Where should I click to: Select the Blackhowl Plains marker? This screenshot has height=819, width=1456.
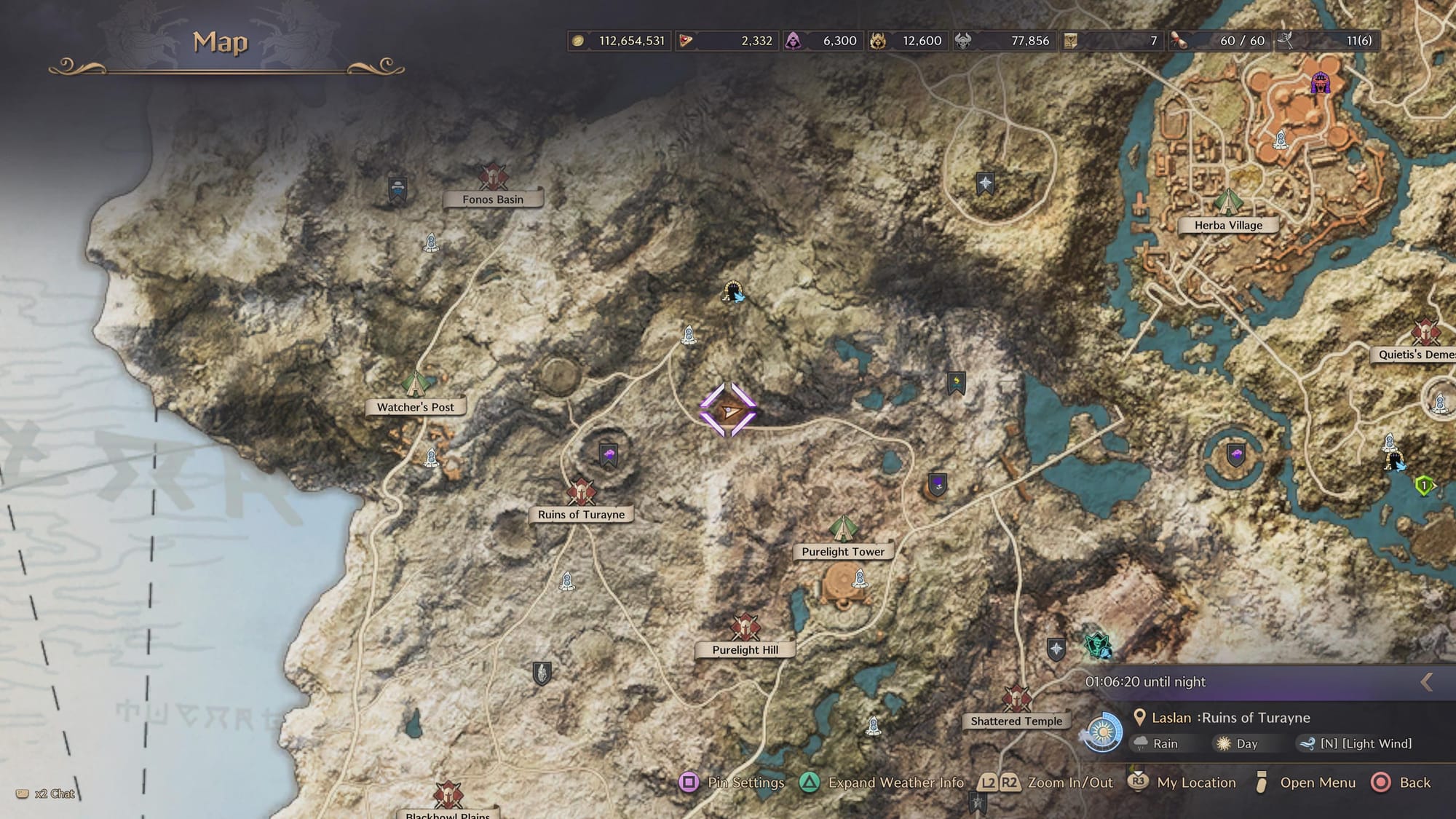448,795
